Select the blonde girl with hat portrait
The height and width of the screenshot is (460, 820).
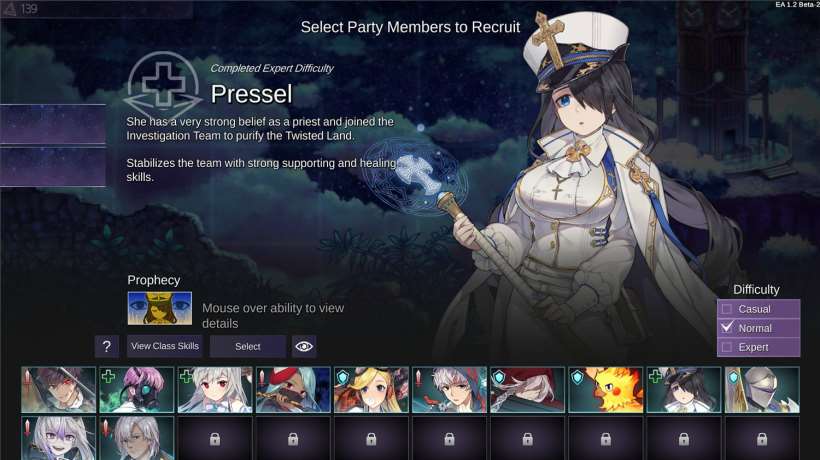pos(370,390)
